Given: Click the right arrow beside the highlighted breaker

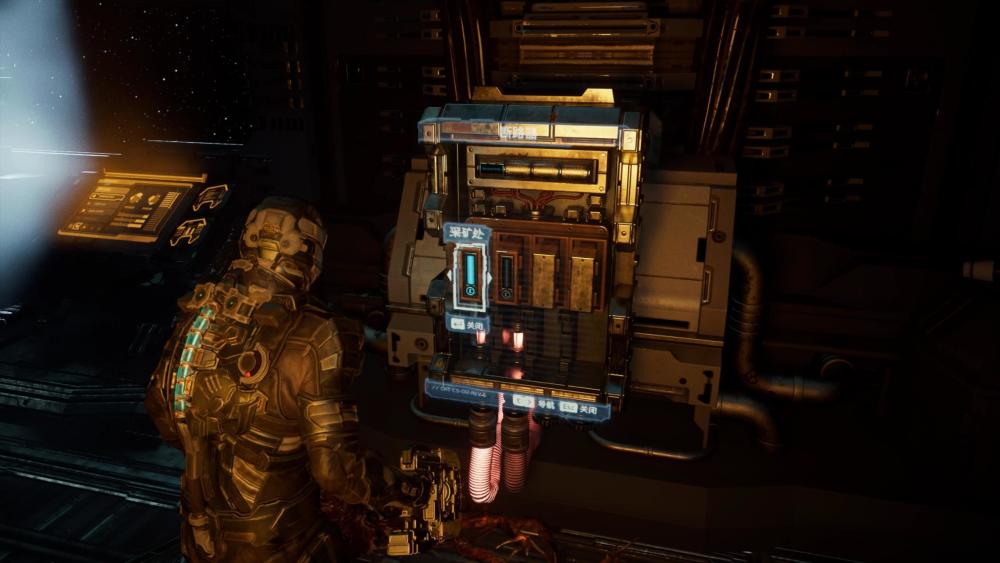Looking at the screenshot, I should coord(490,278).
